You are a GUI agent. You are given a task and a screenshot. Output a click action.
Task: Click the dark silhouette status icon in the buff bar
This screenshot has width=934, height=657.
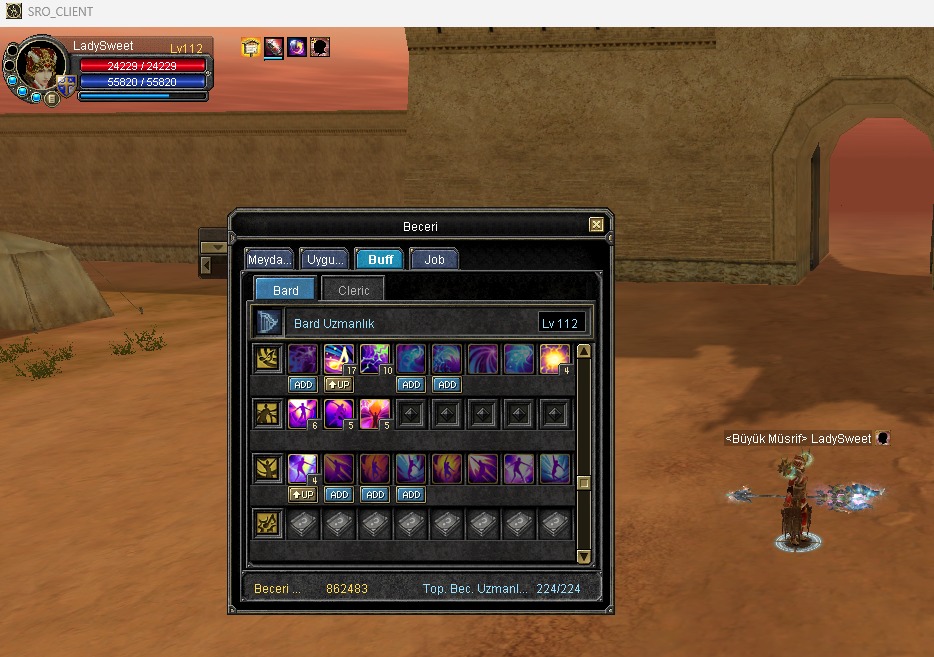point(320,47)
